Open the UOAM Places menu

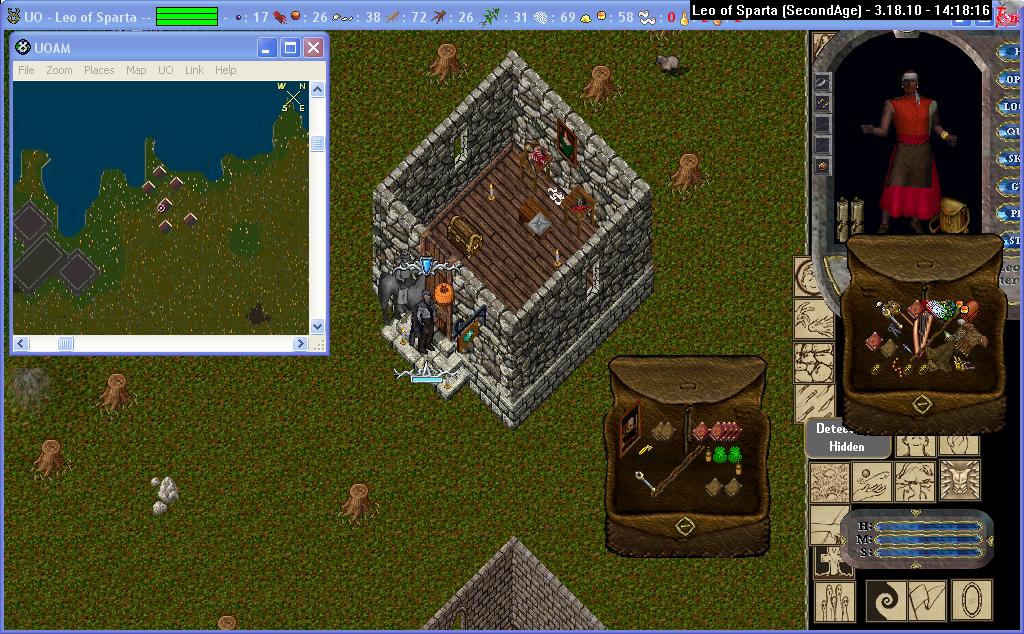(99, 70)
